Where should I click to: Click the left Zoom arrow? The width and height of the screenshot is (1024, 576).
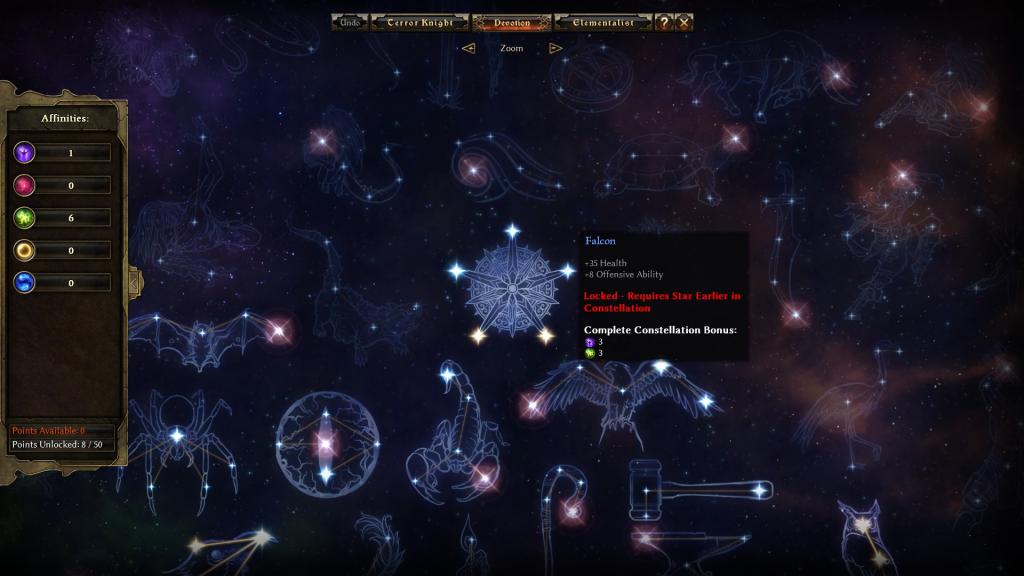tap(468, 48)
